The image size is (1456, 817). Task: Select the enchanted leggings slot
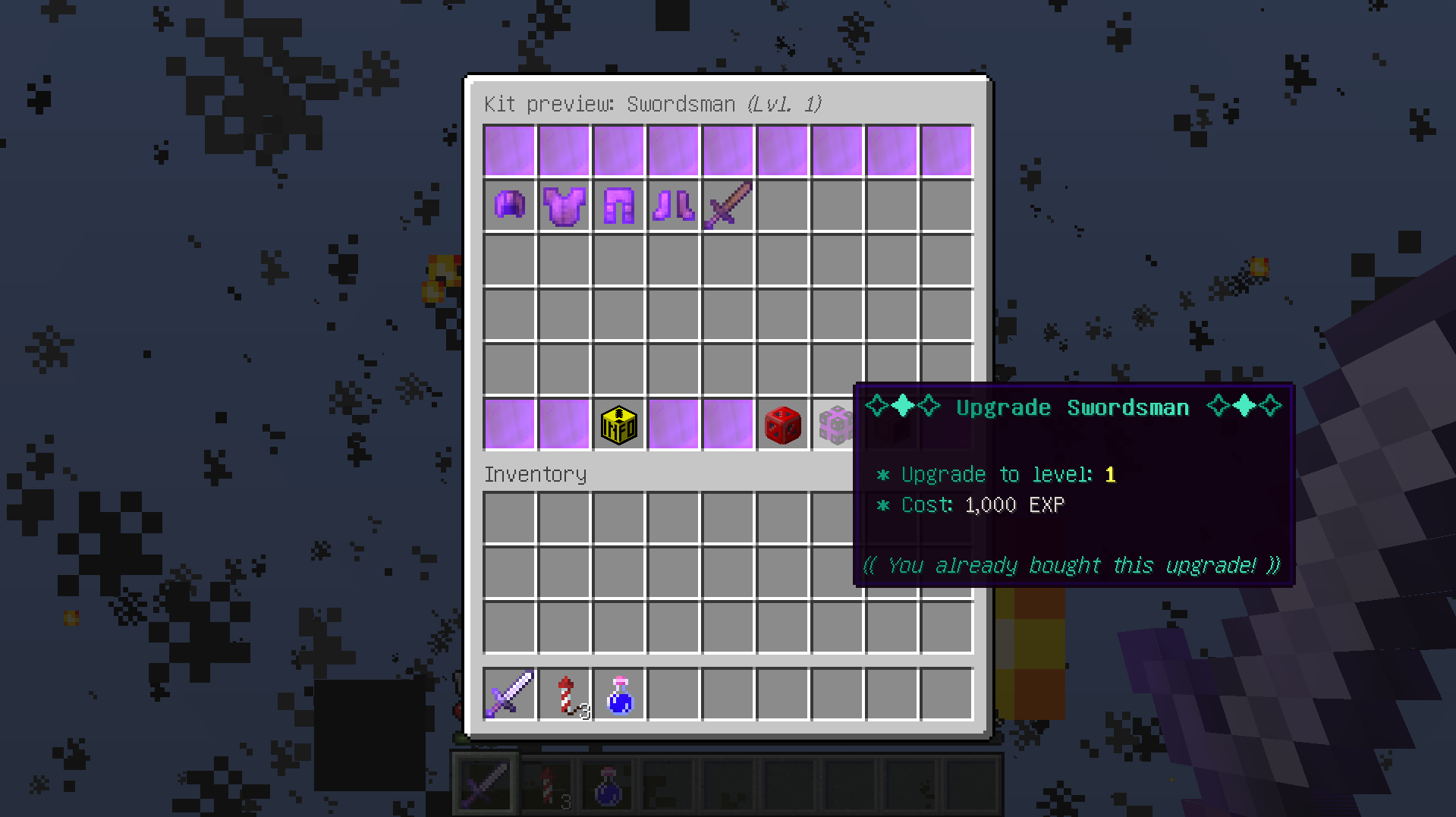coord(618,205)
